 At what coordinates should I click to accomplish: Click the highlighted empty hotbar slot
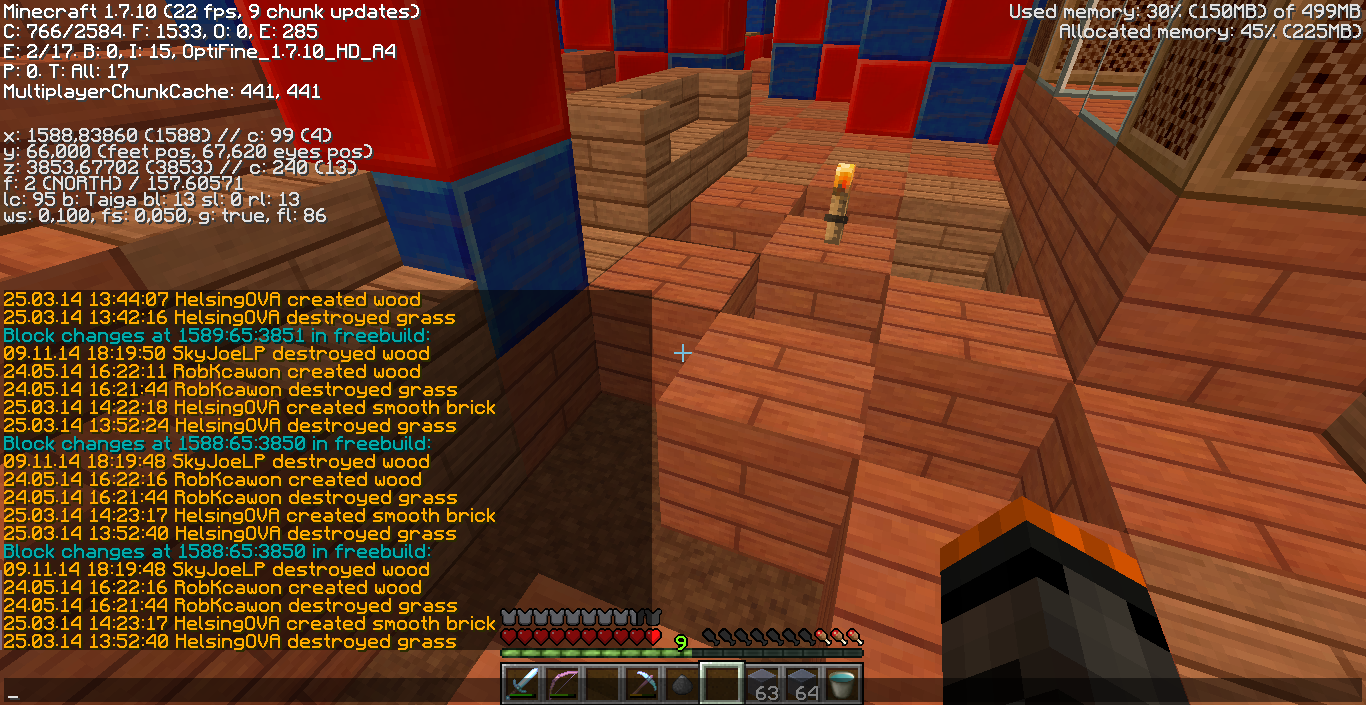point(722,684)
